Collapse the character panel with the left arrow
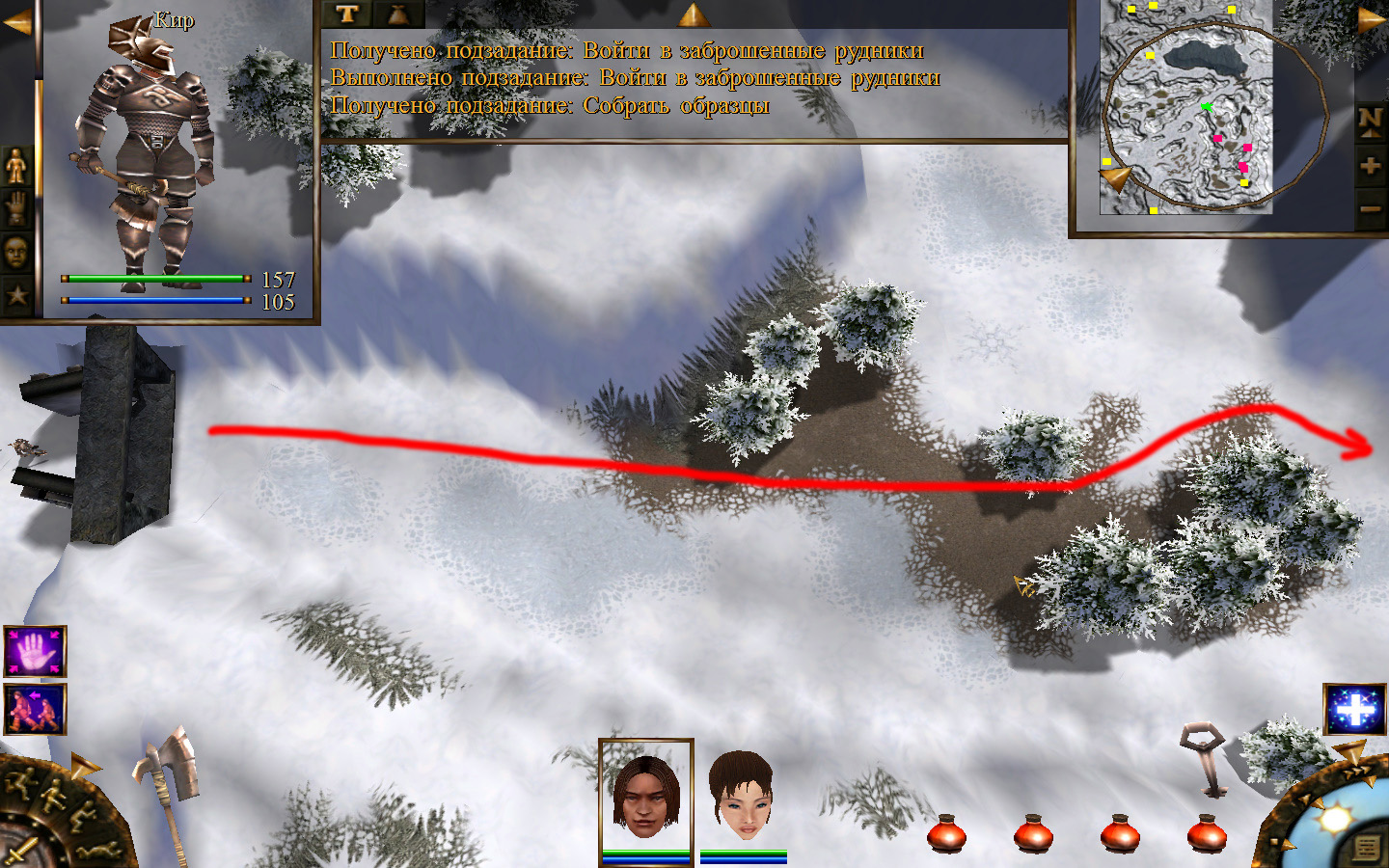This screenshot has width=1389, height=868. [16, 21]
